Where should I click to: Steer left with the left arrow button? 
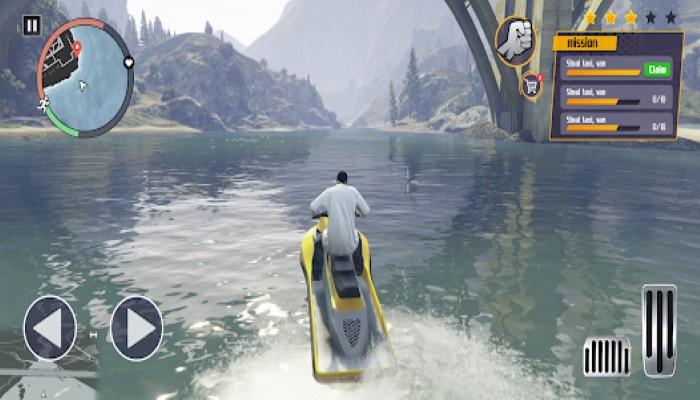click(50, 328)
